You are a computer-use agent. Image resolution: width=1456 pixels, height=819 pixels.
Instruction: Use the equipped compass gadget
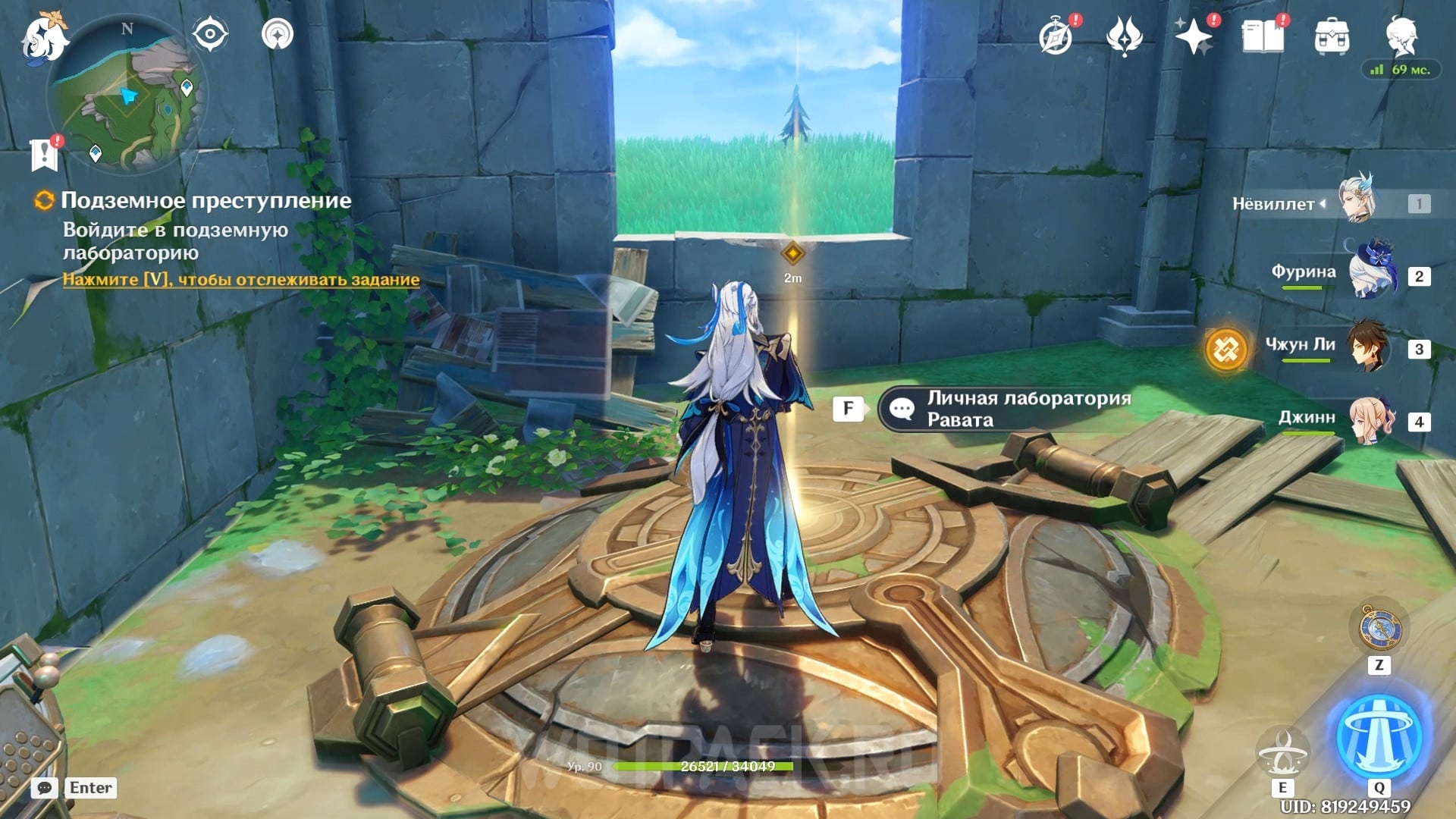pyautogui.click(x=1379, y=629)
